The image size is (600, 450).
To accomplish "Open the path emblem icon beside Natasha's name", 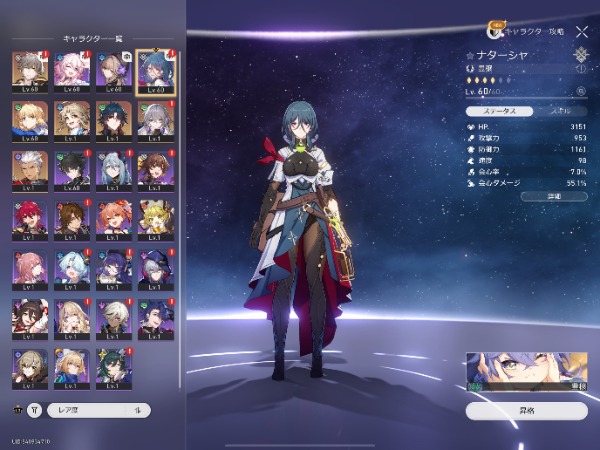I will click(x=581, y=56).
